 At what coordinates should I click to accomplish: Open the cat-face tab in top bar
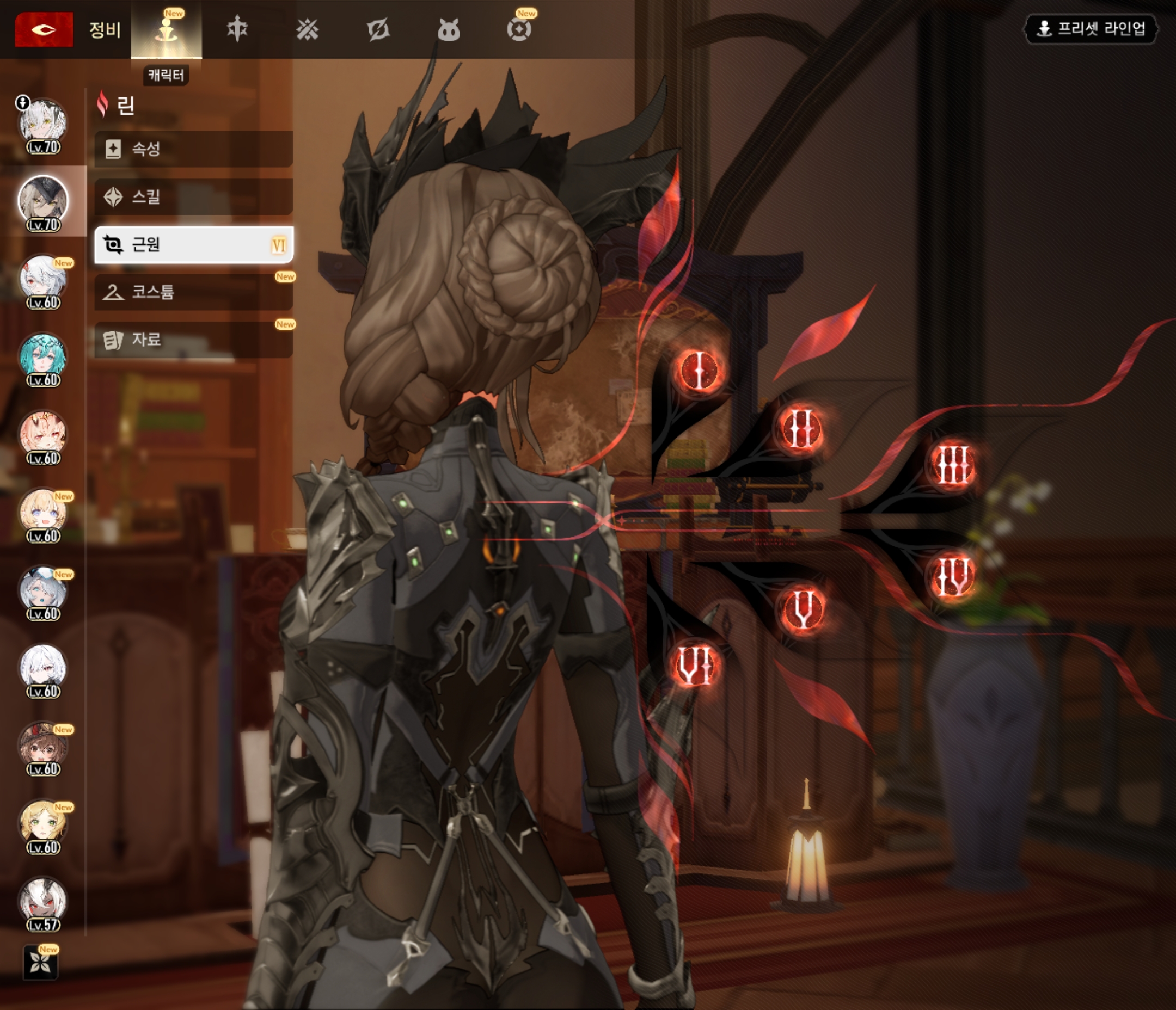(x=449, y=29)
